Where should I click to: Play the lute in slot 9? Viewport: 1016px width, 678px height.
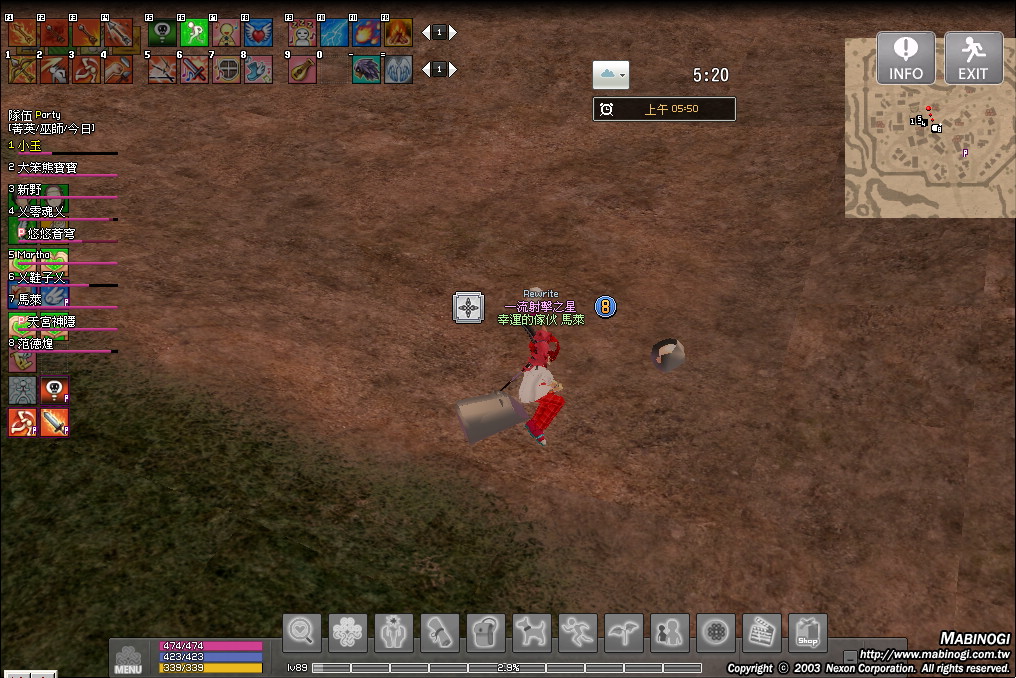(302, 69)
